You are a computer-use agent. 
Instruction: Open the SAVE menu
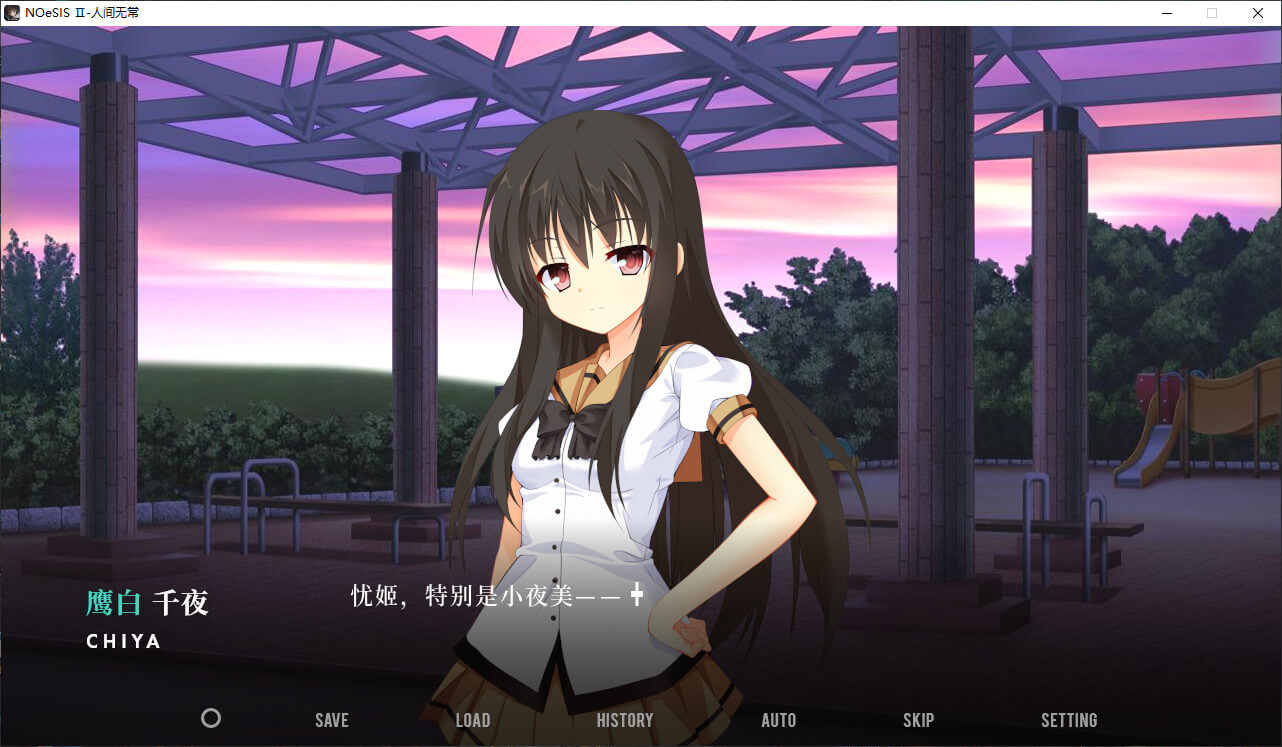click(x=331, y=720)
